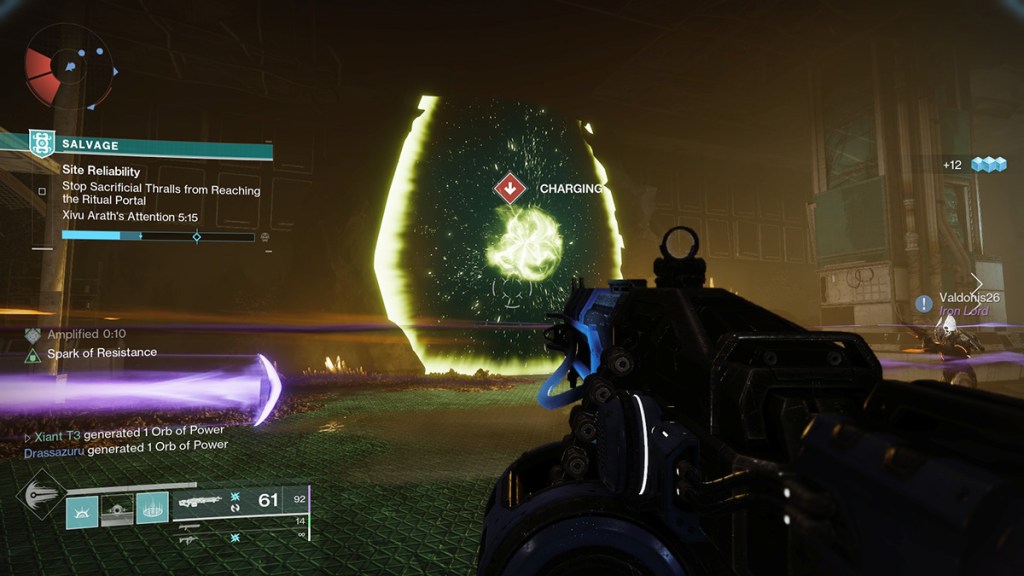Select the +12 blue cube reward icon

pyautogui.click(x=987, y=164)
